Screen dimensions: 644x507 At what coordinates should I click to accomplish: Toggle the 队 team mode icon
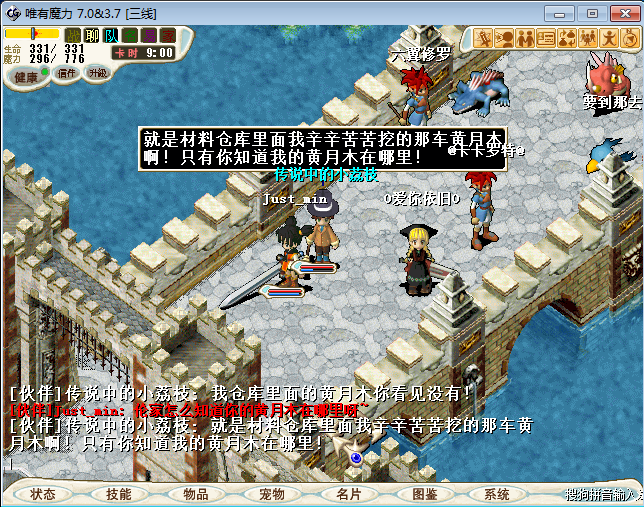click(x=110, y=36)
